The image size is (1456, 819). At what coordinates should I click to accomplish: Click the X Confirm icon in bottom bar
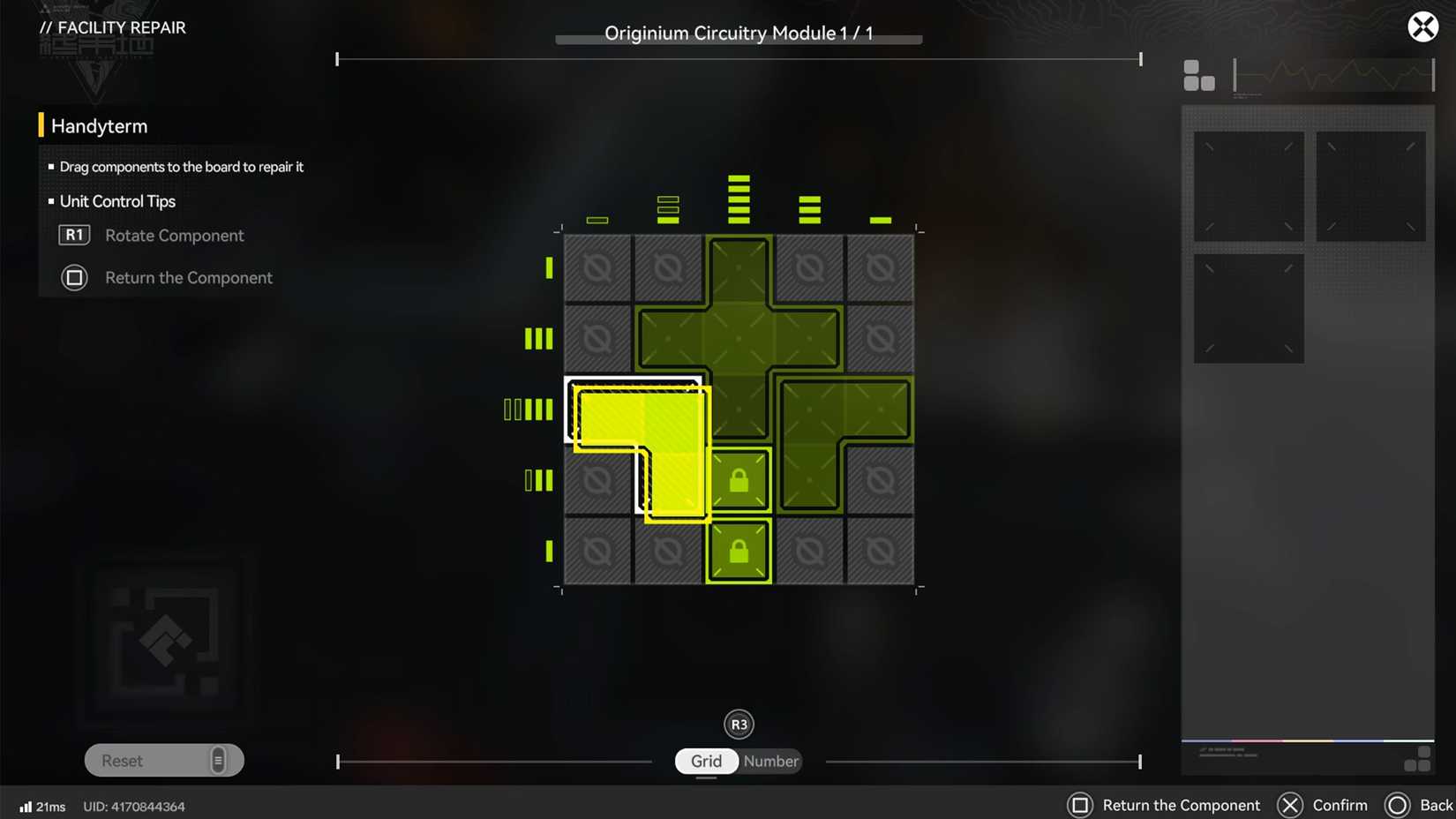pos(1289,805)
